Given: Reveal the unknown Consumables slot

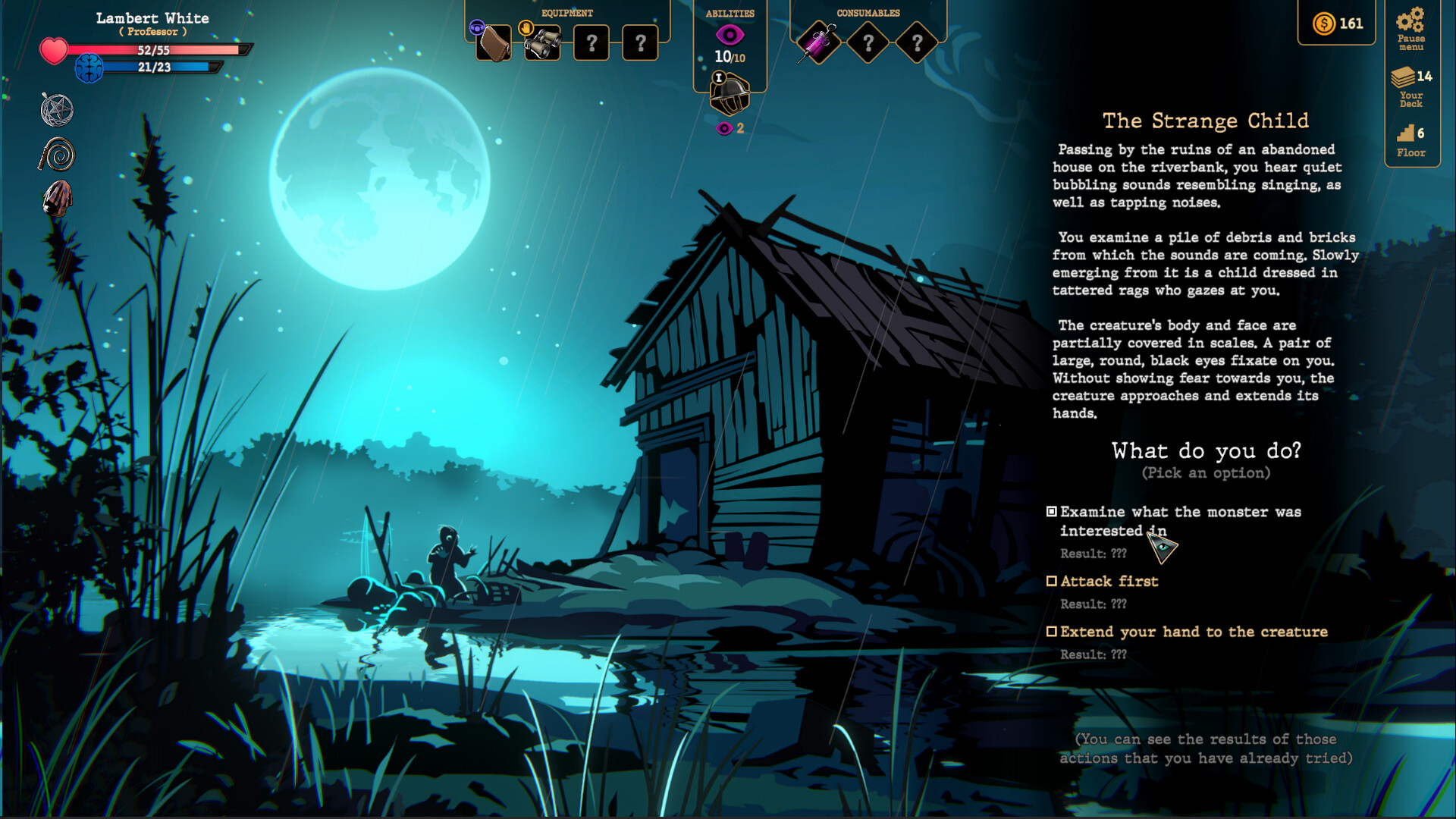Looking at the screenshot, I should point(868,42).
